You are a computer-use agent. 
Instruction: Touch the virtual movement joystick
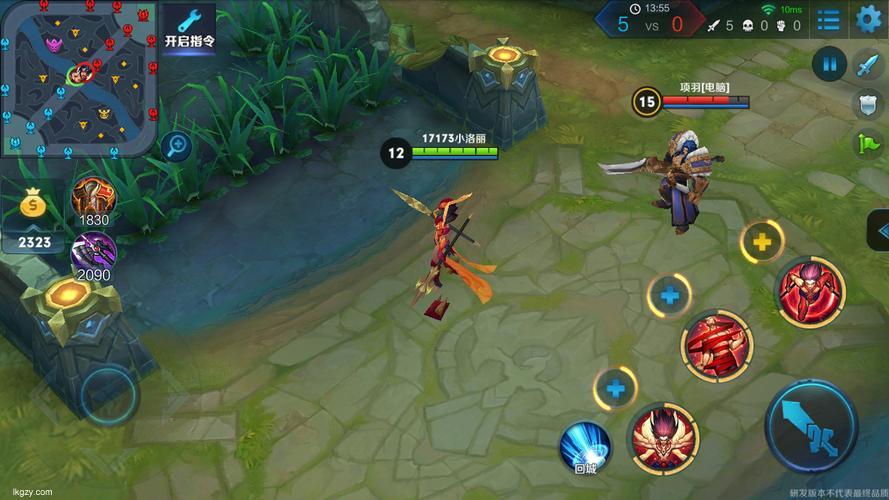[x=109, y=391]
